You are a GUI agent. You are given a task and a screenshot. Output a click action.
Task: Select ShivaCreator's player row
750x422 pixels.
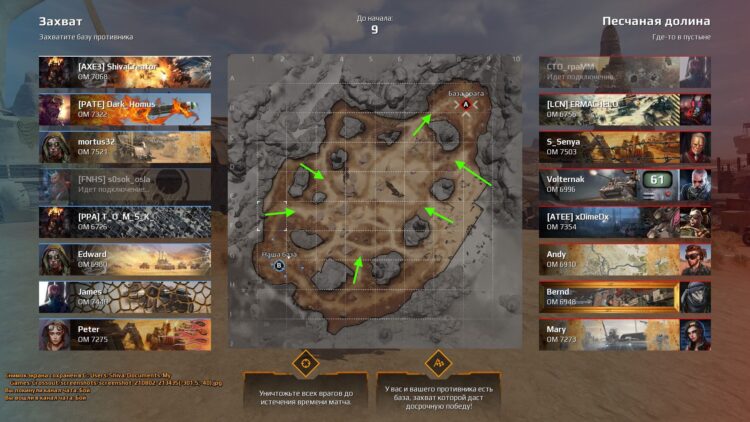(x=125, y=71)
